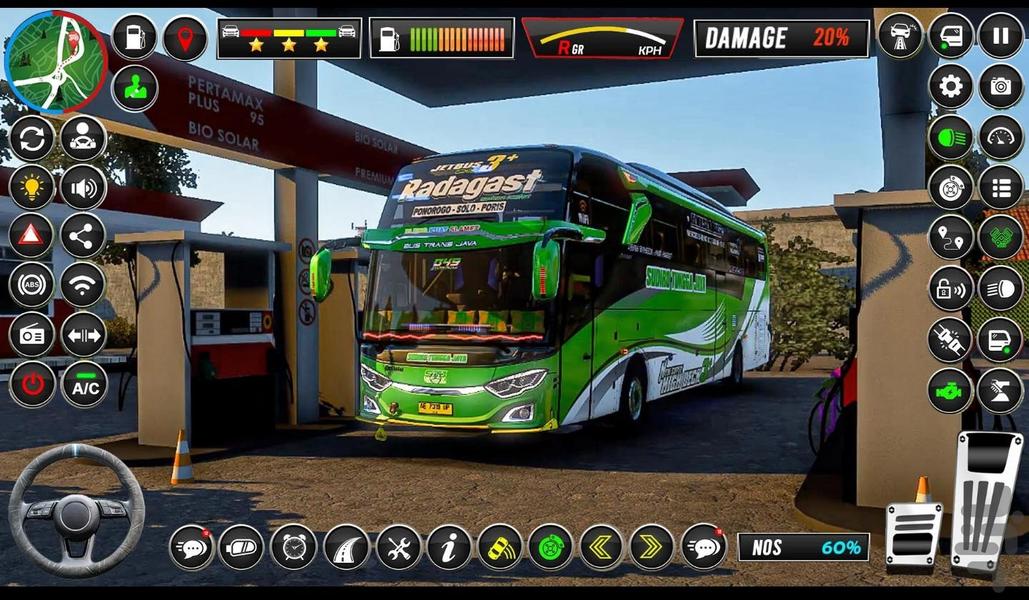This screenshot has width=1029, height=600.
Task: Open the circular minimap
Action: [56, 61]
